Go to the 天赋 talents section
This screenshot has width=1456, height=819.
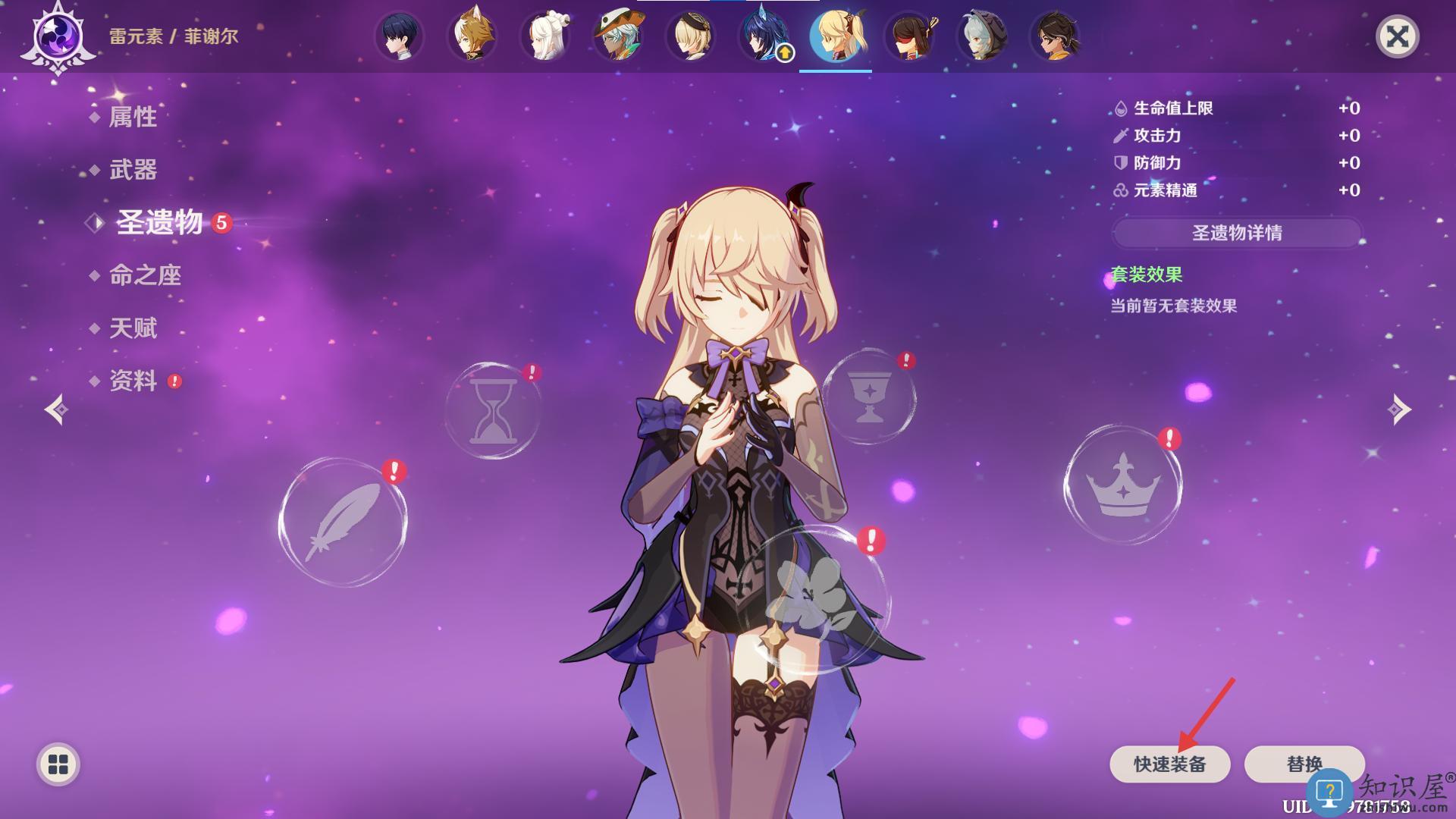click(x=133, y=328)
